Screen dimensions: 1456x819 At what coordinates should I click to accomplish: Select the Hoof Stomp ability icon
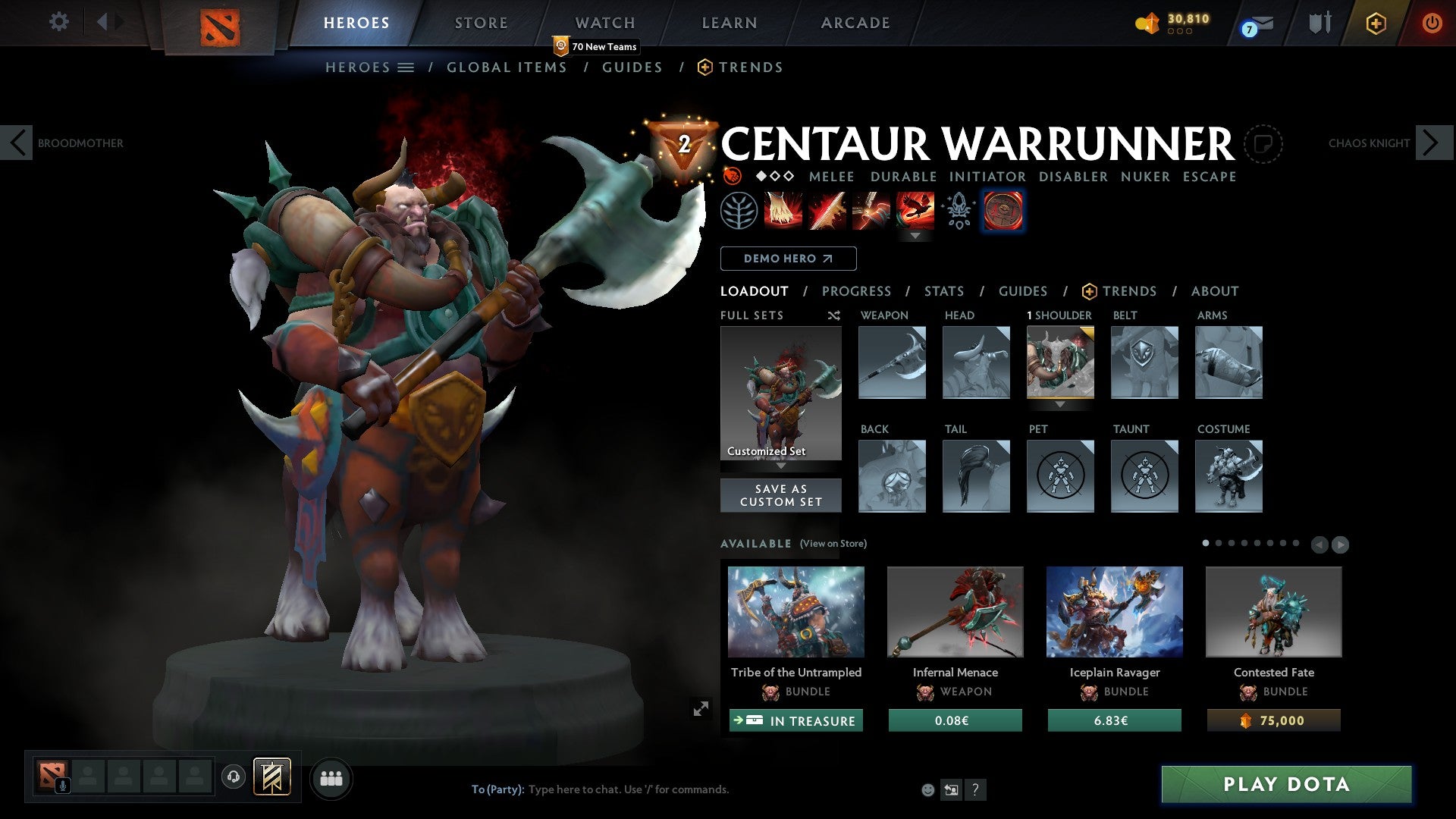pos(783,210)
